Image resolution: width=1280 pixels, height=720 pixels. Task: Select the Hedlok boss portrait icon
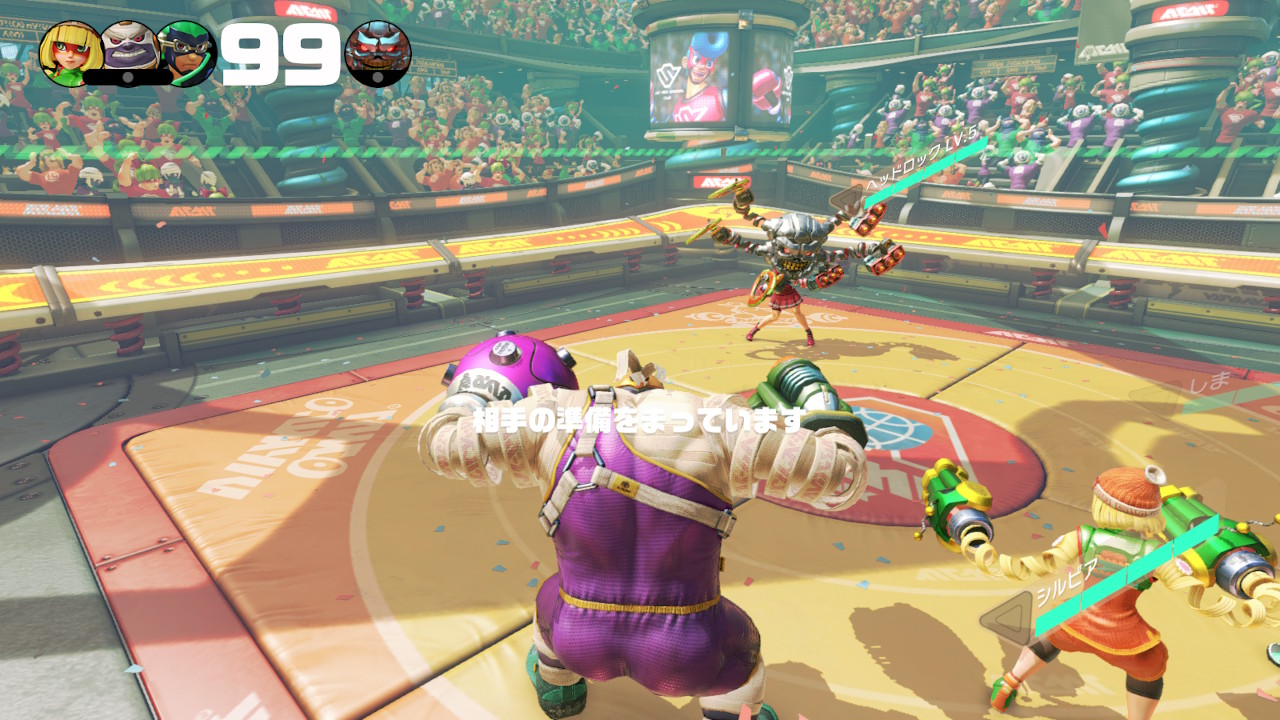click(x=377, y=53)
